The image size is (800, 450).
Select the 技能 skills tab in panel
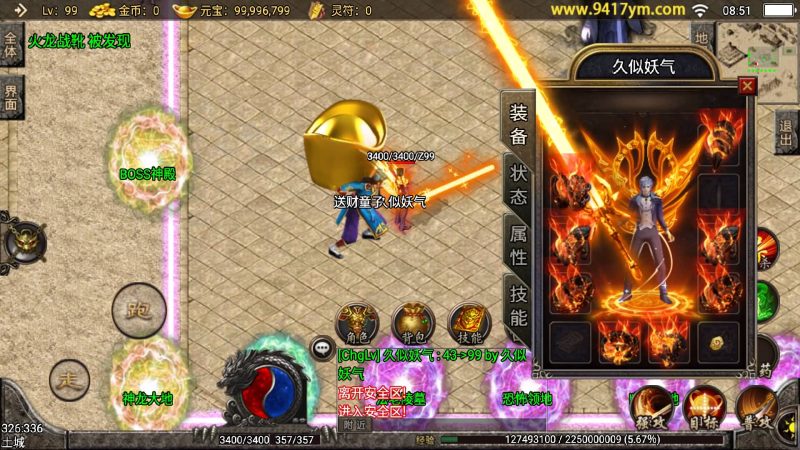[518, 305]
